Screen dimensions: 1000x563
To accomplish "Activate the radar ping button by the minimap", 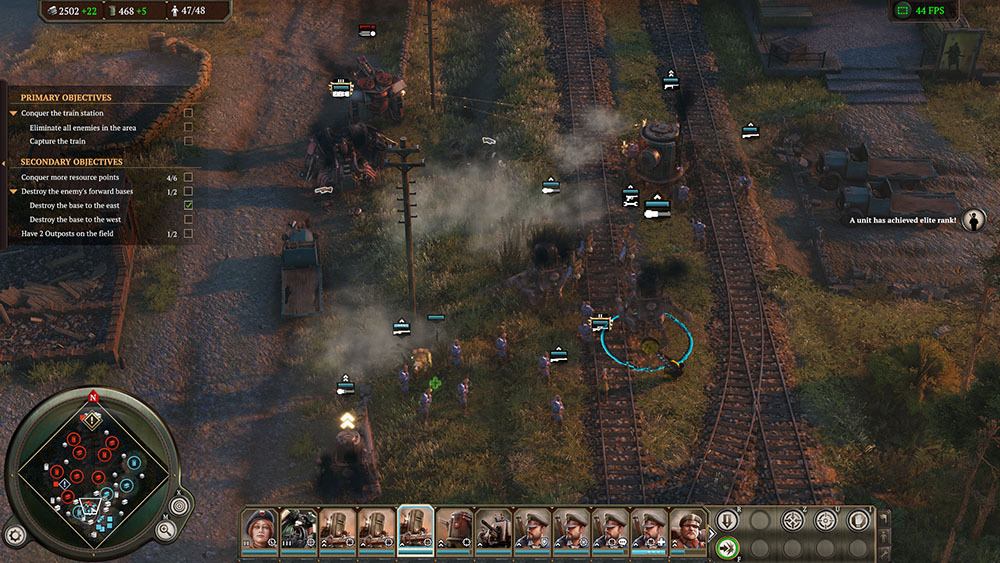I will tap(180, 505).
